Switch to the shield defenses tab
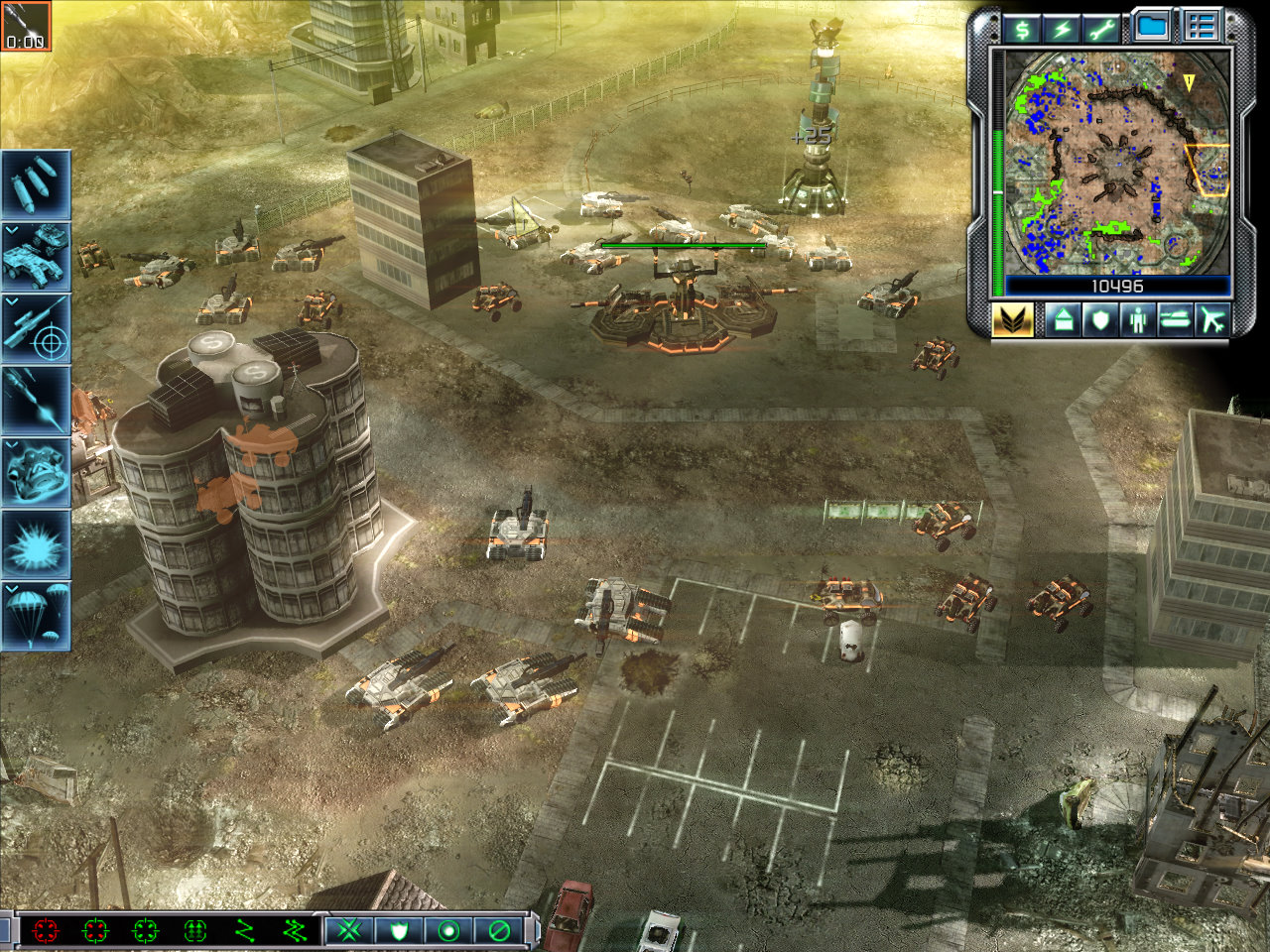 click(x=1099, y=319)
